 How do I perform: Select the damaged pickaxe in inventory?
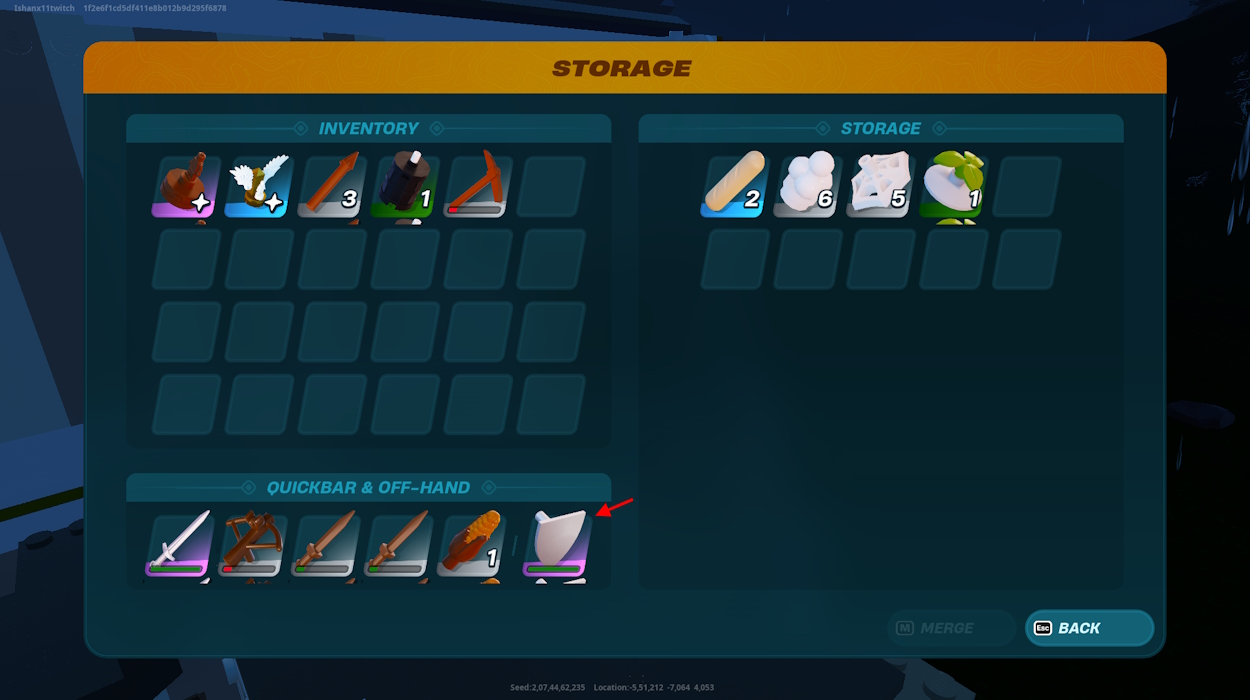[478, 186]
